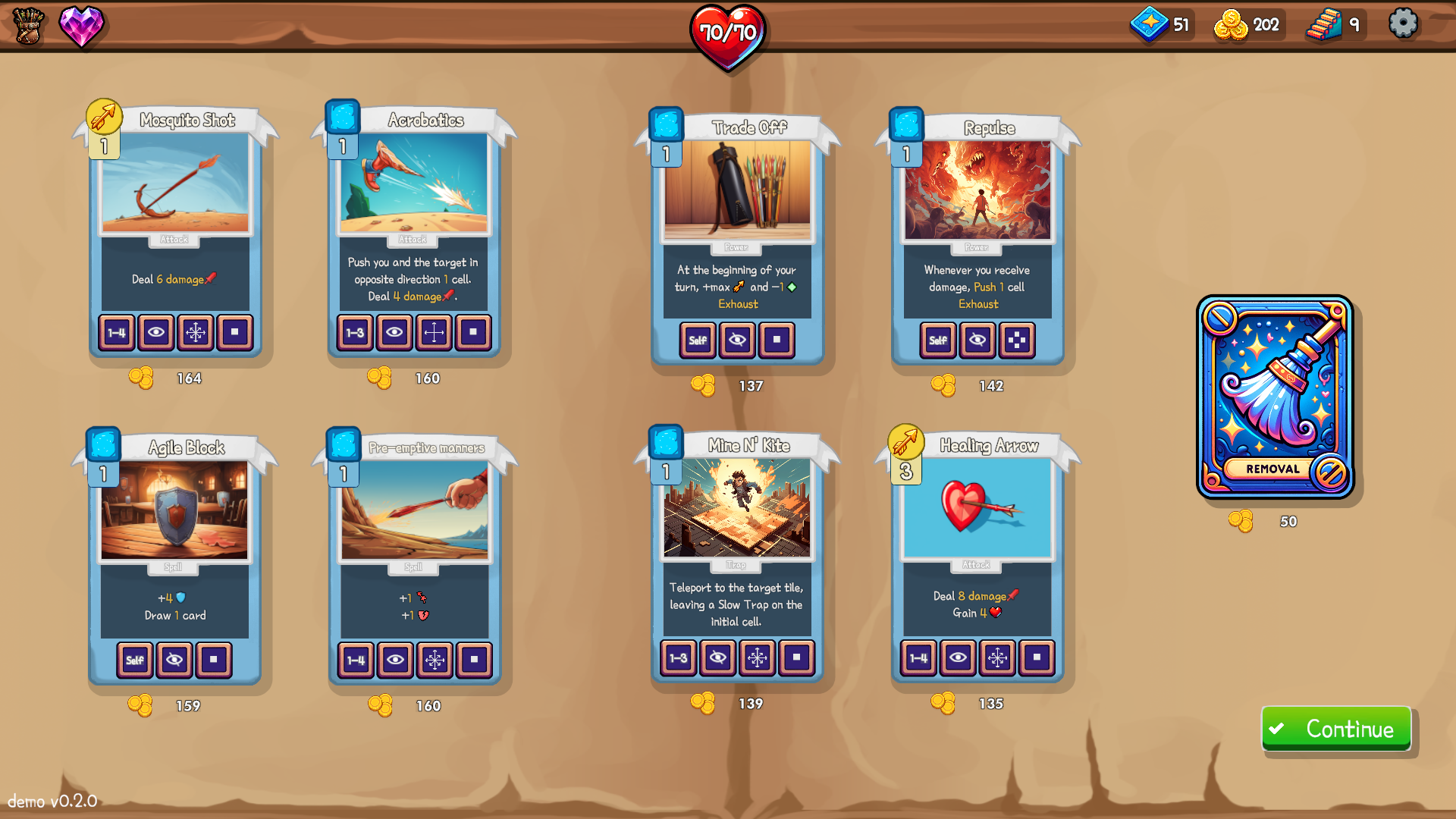1456x819 pixels.
Task: Toggle the eye icon on Mine N' Kite
Action: tap(718, 658)
